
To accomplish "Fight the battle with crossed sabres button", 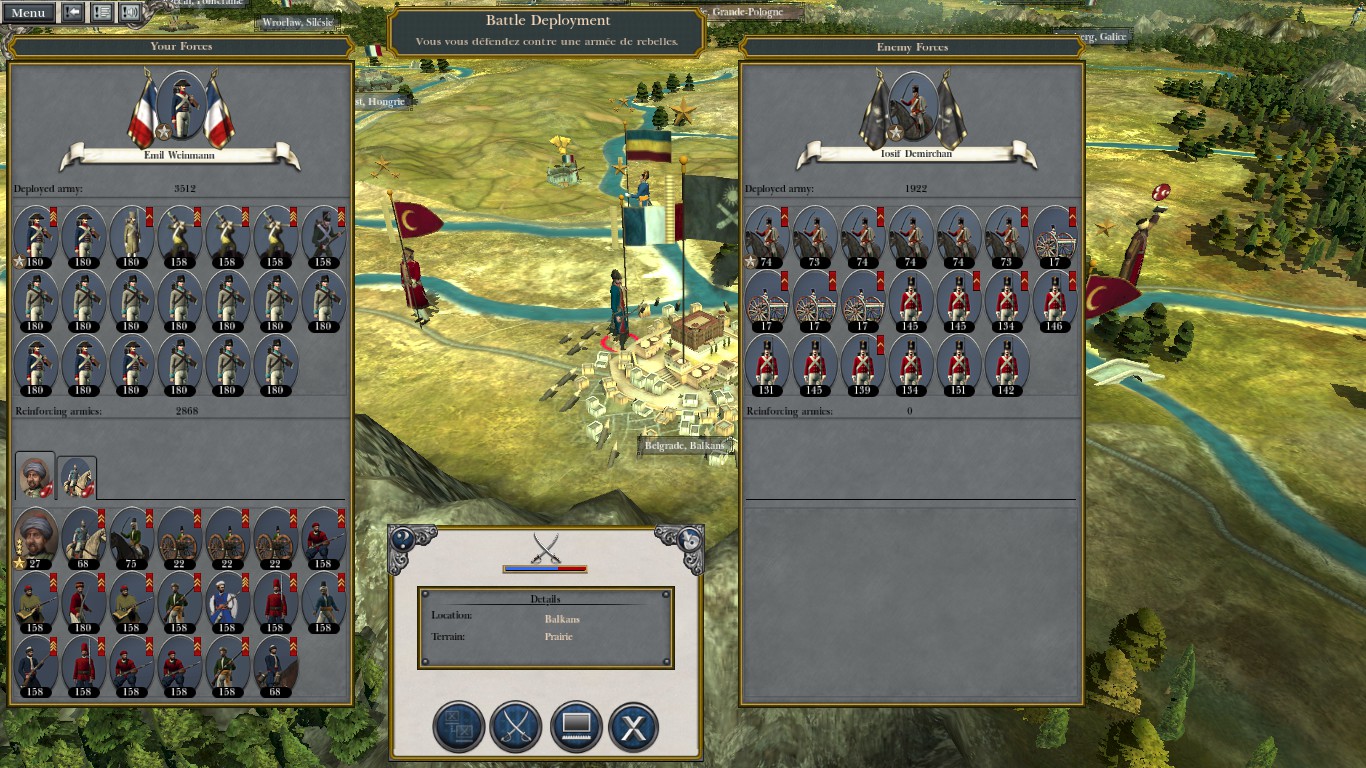I will [x=516, y=726].
